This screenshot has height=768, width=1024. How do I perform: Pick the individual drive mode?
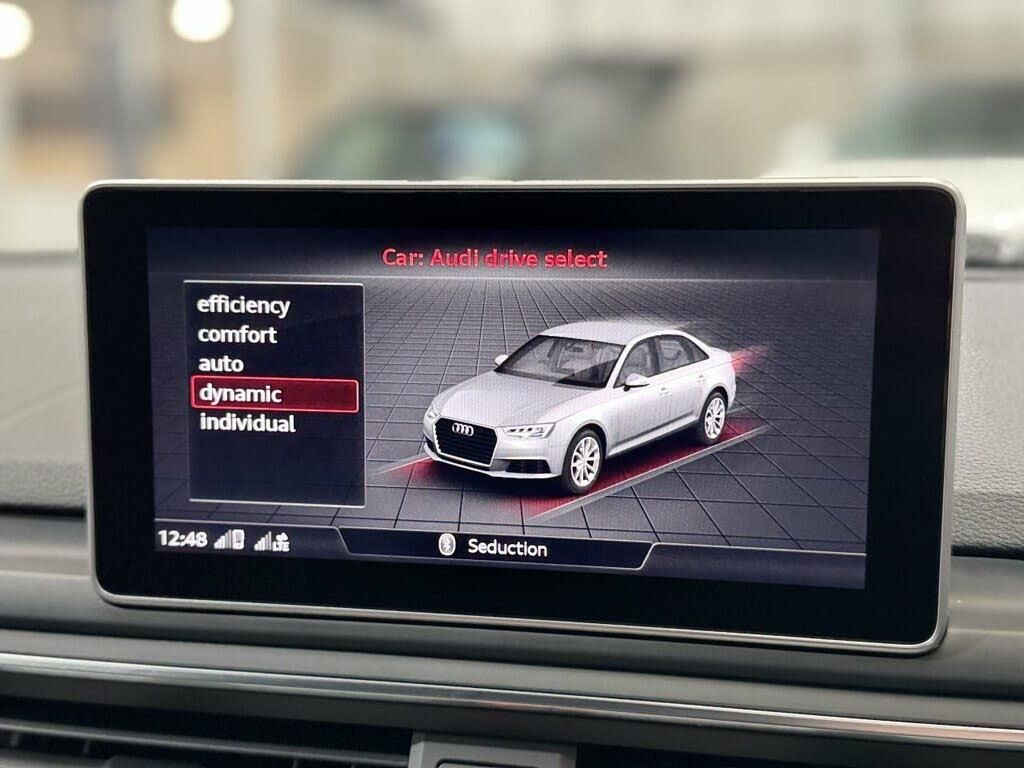[247, 423]
